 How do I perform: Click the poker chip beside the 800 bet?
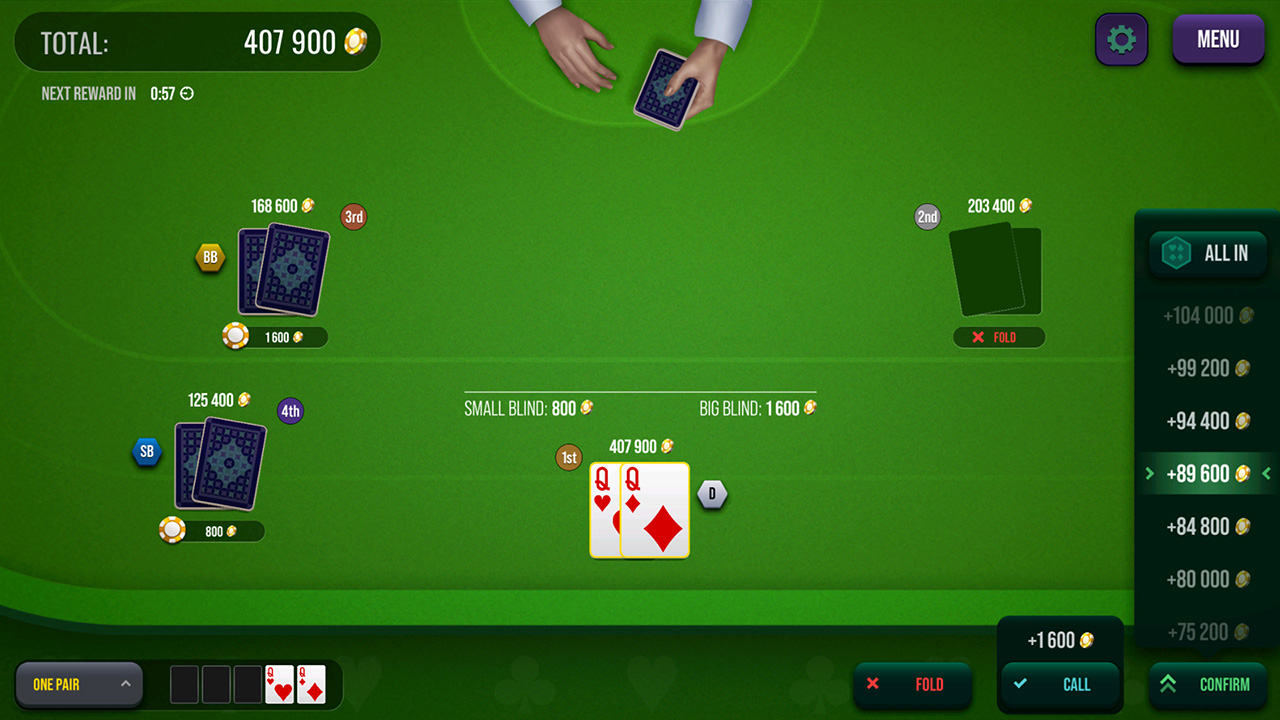coord(172,530)
